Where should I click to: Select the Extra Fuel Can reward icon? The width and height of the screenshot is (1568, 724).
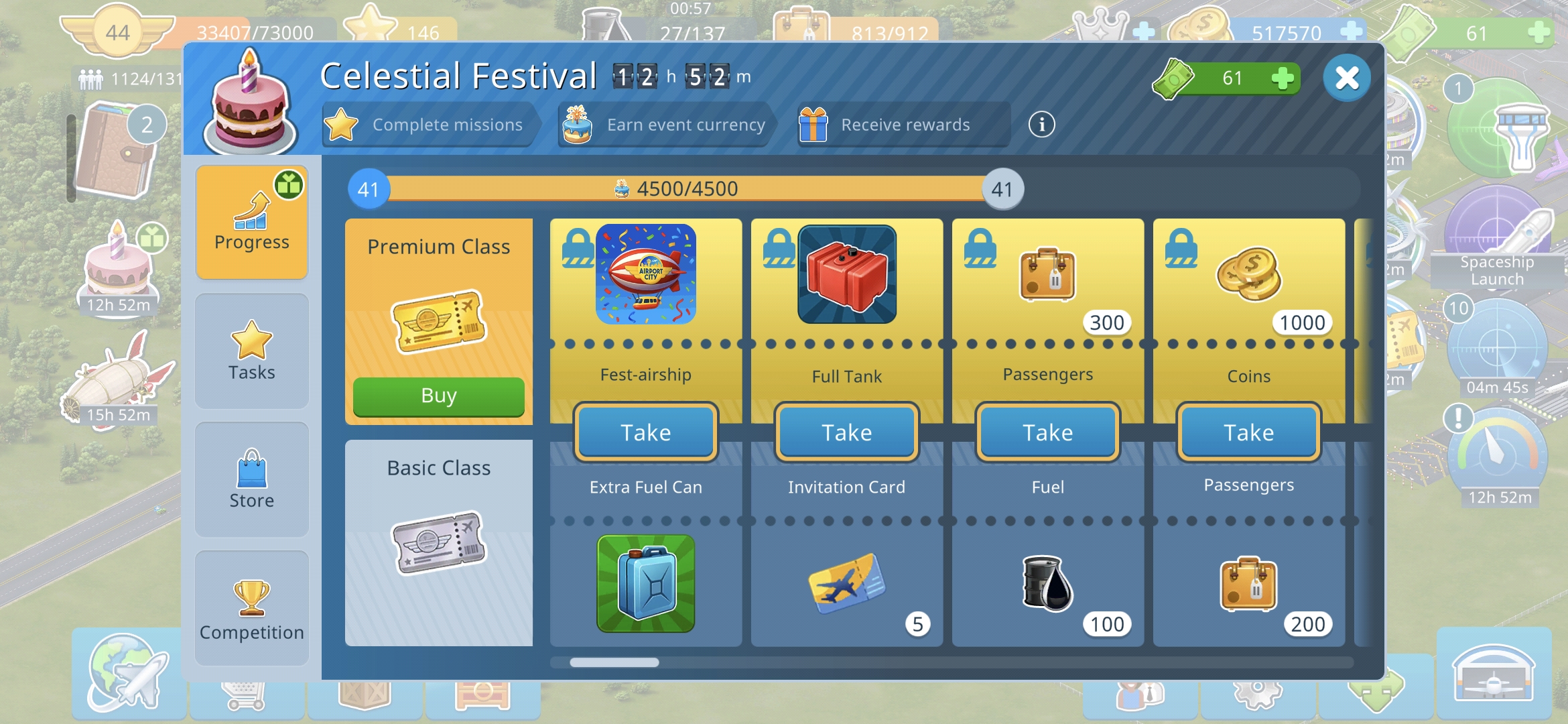tap(645, 583)
